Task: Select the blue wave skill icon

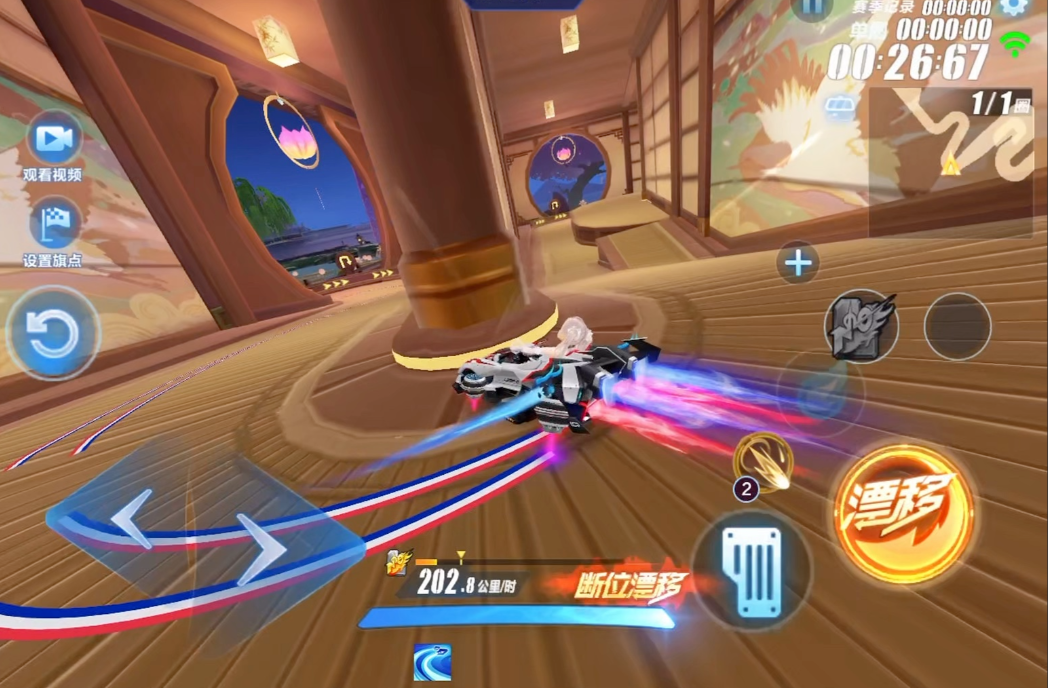Action: click(432, 662)
